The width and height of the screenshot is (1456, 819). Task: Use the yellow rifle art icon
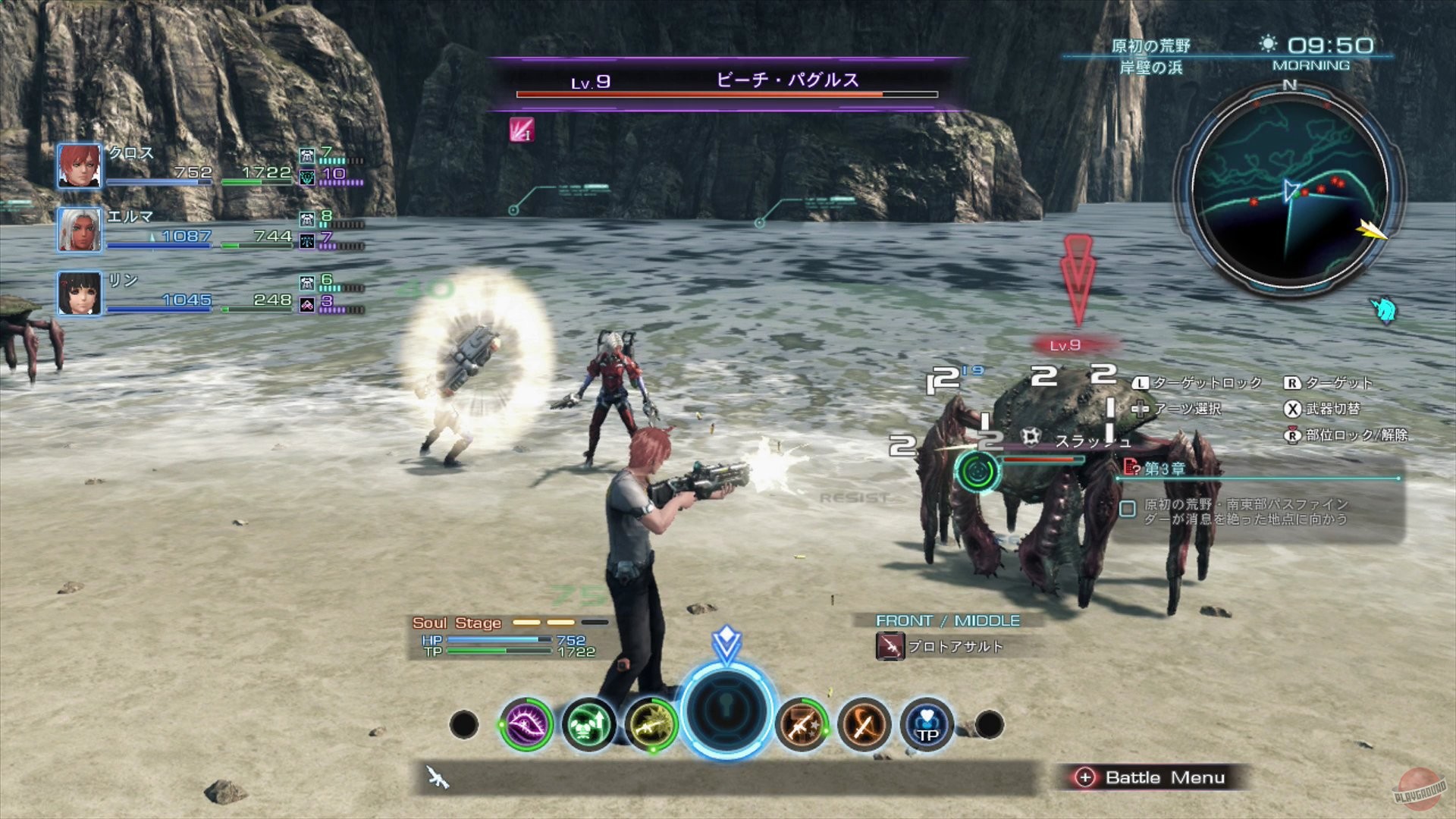[x=653, y=724]
